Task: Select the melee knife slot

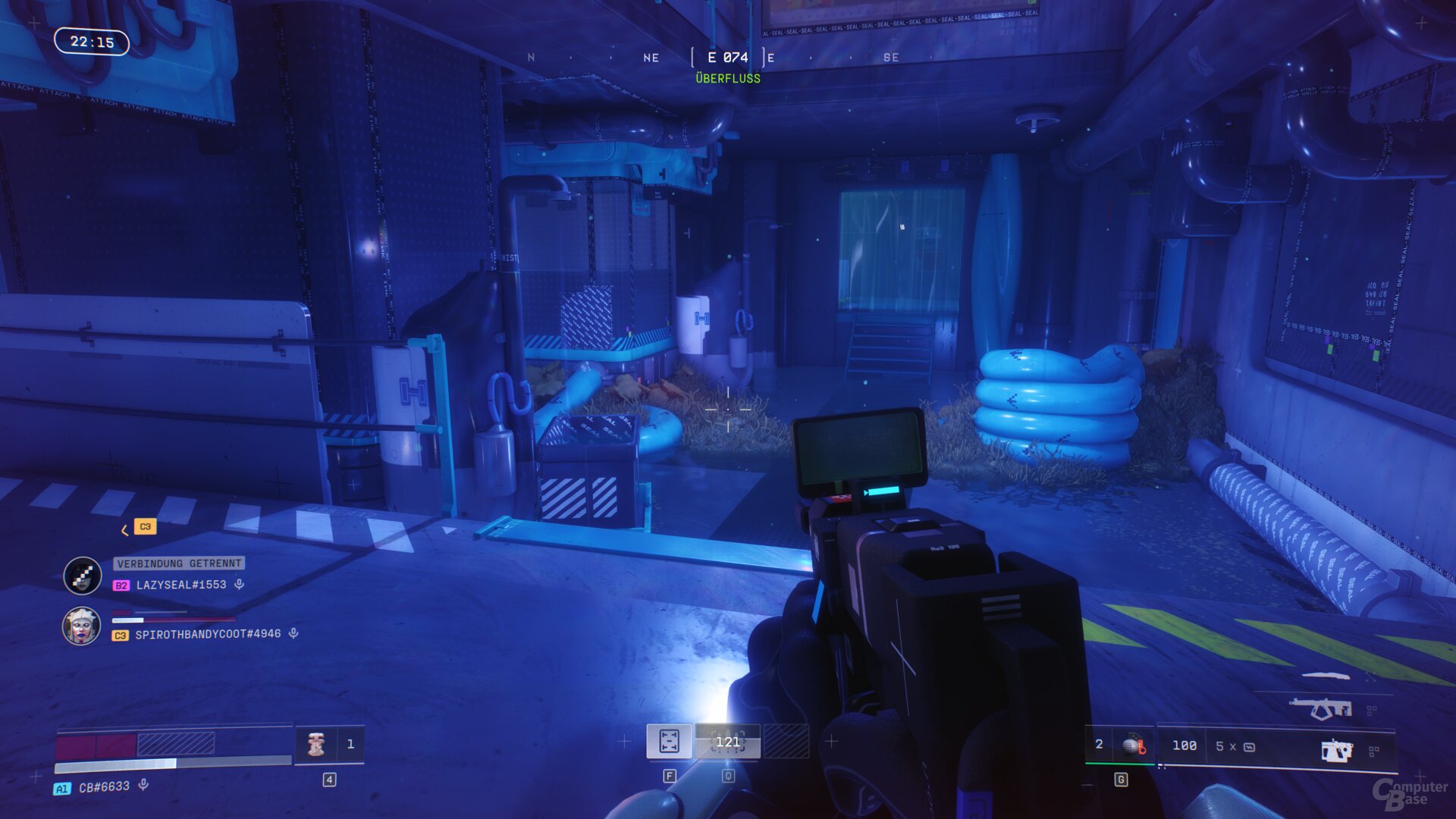Action: pos(1326,674)
